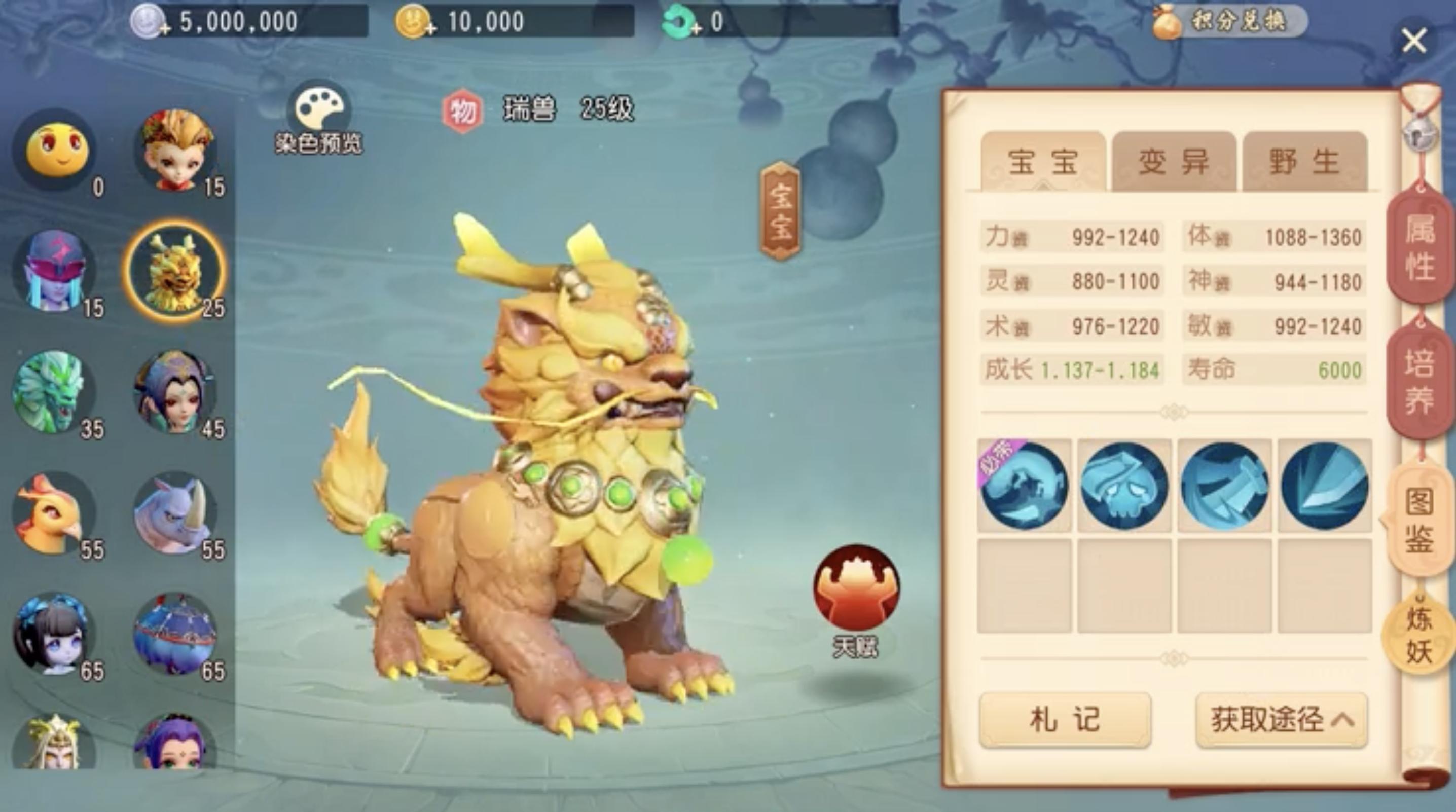Switch to the 变异 tab
The height and width of the screenshot is (812, 1456).
(1173, 162)
